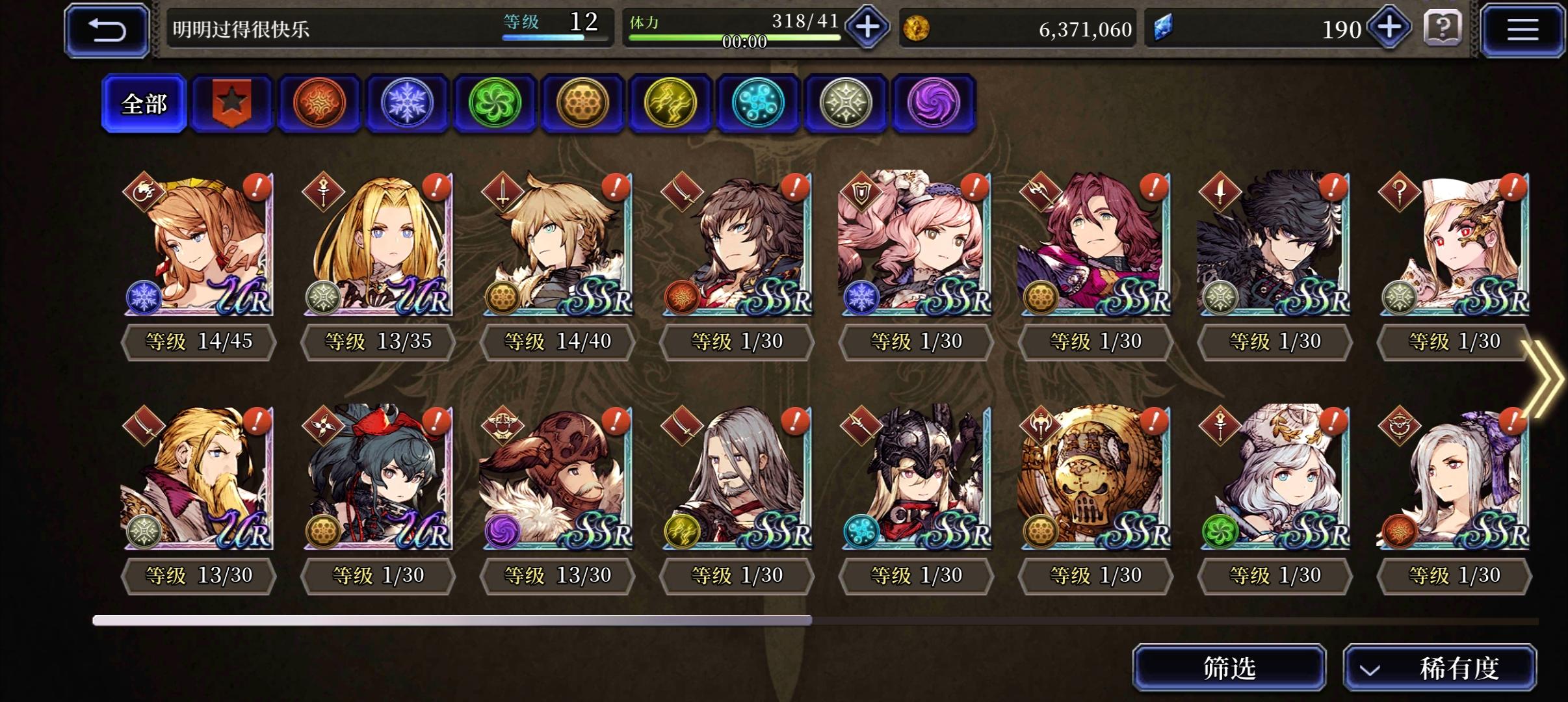This screenshot has width=1568, height=702.
Task: Select the water element filter icon
Action: pos(759,103)
